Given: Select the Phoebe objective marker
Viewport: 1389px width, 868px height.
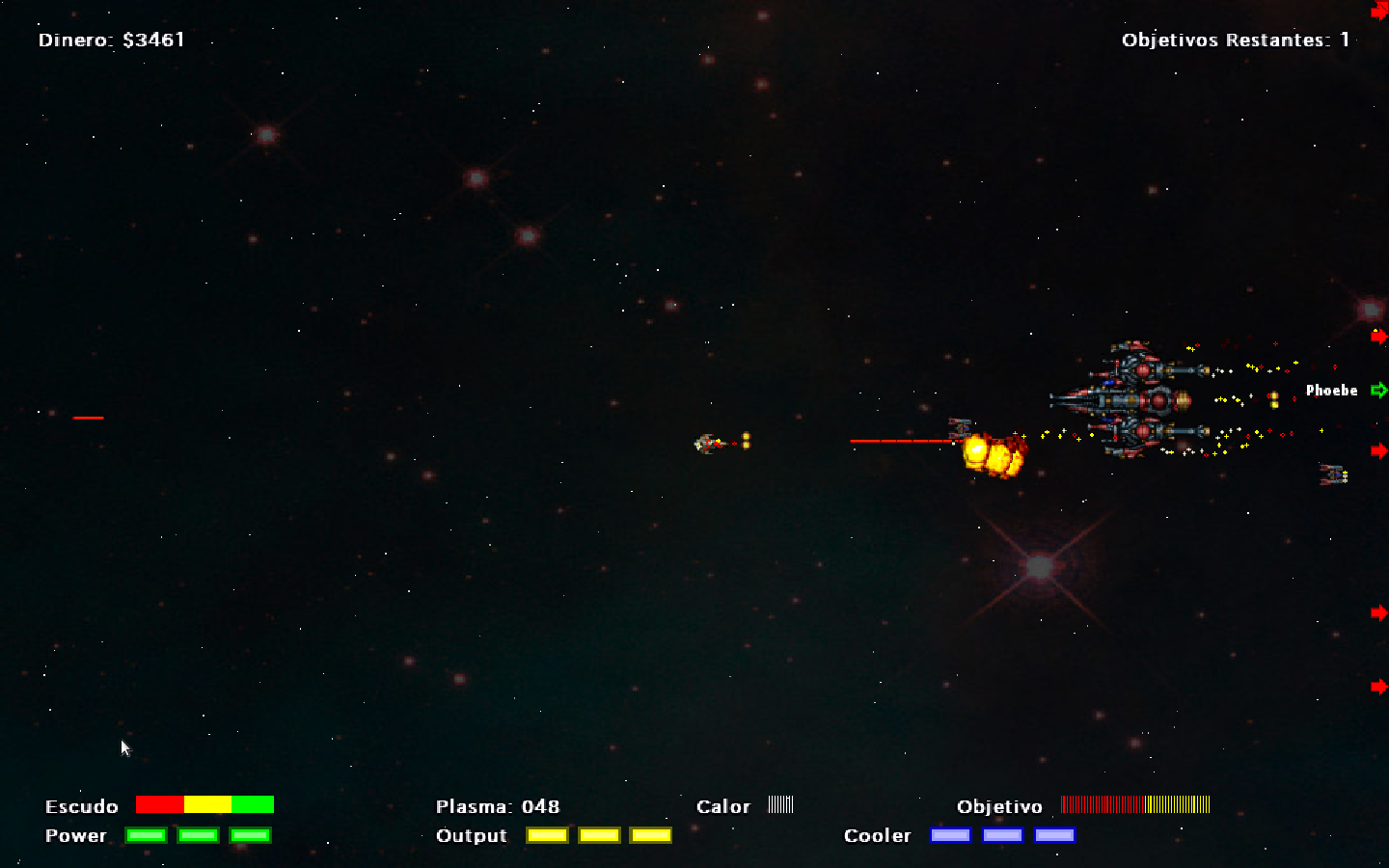Looking at the screenshot, I should click(x=1378, y=390).
